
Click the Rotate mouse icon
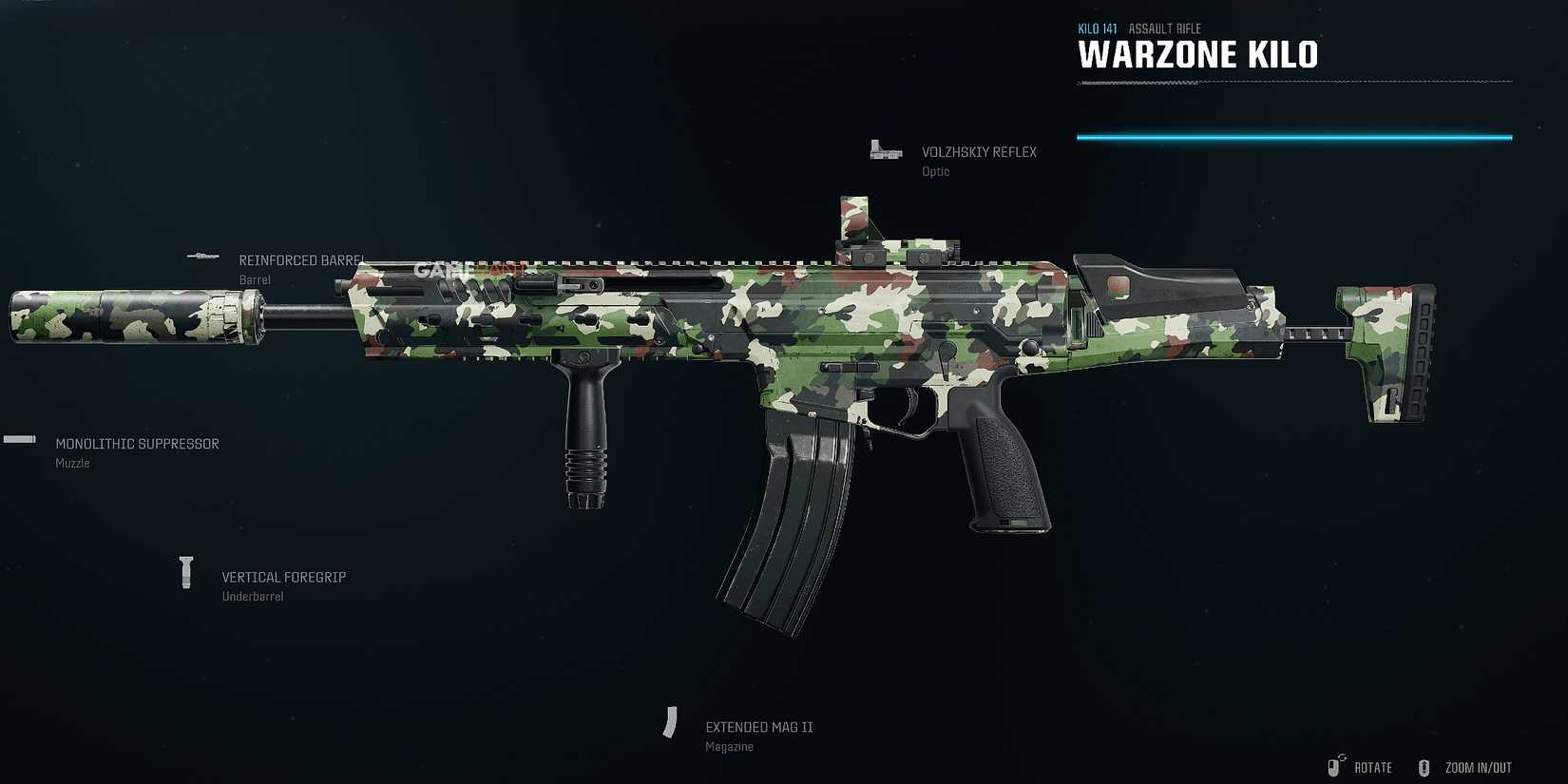coord(1338,766)
